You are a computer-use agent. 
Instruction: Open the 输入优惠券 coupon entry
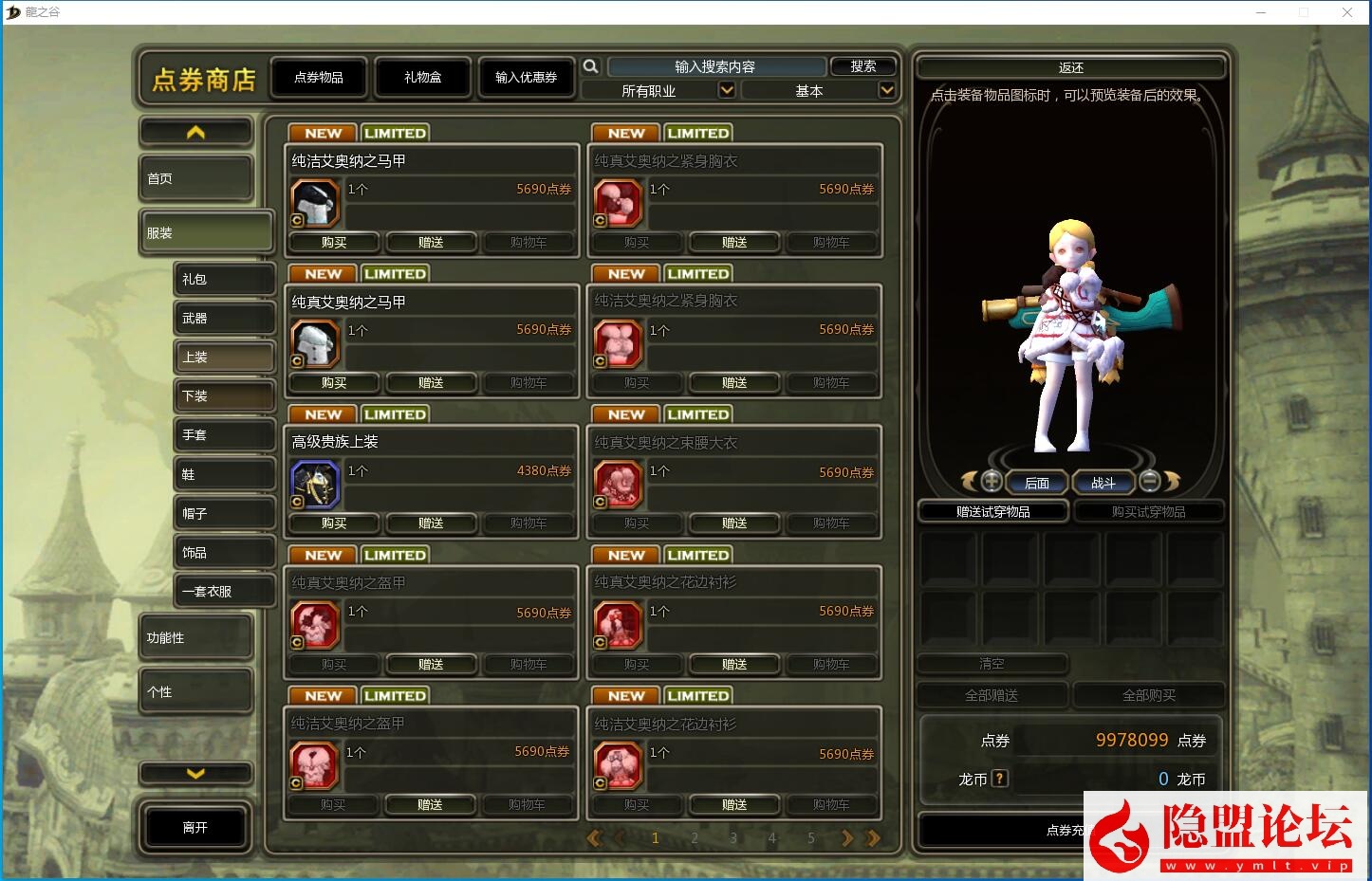tap(526, 78)
